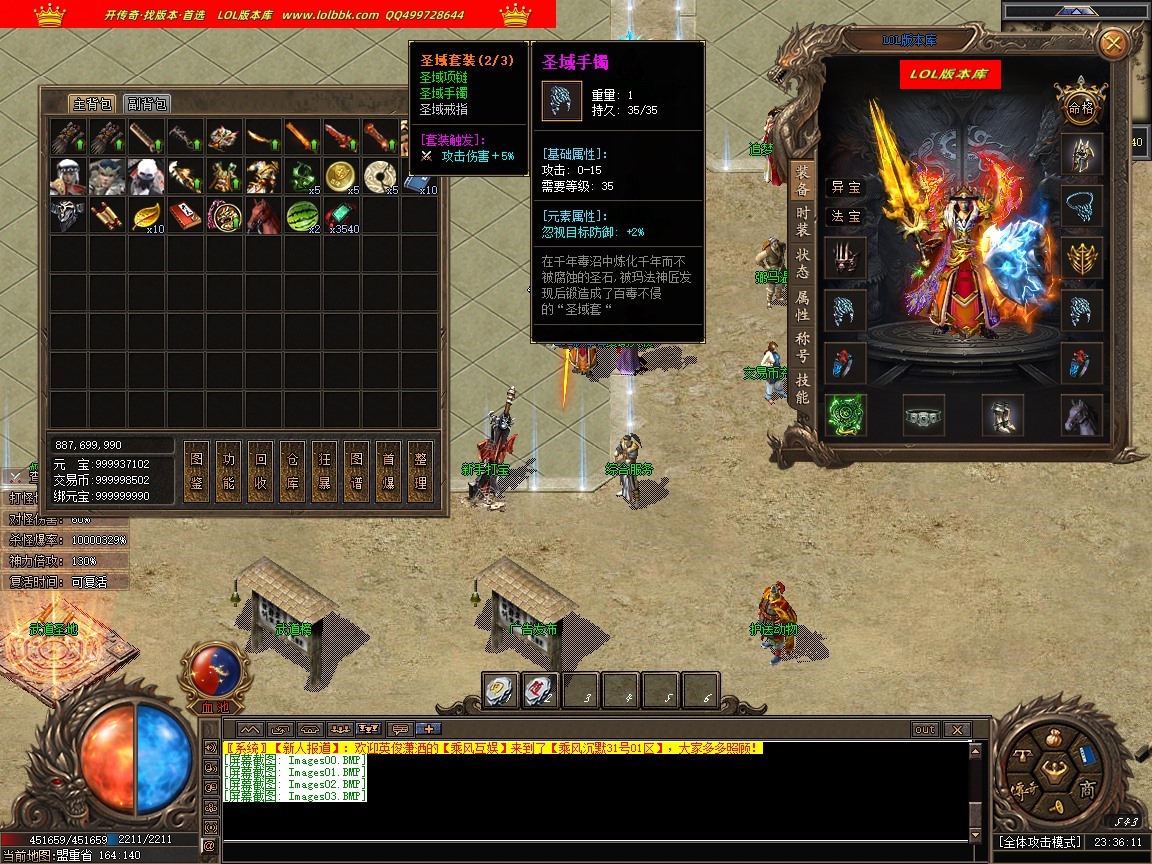This screenshot has height=864, width=1152.
Task: Switch to the 副背包 secondary bag tab
Action: point(147,103)
